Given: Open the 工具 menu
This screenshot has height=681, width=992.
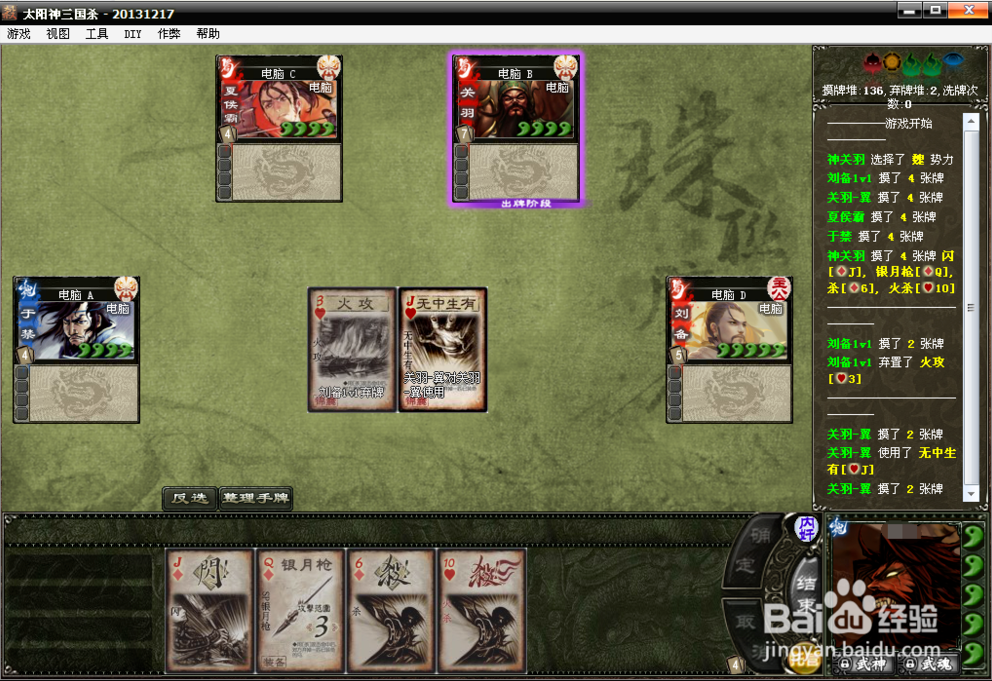Looking at the screenshot, I should tap(97, 34).
